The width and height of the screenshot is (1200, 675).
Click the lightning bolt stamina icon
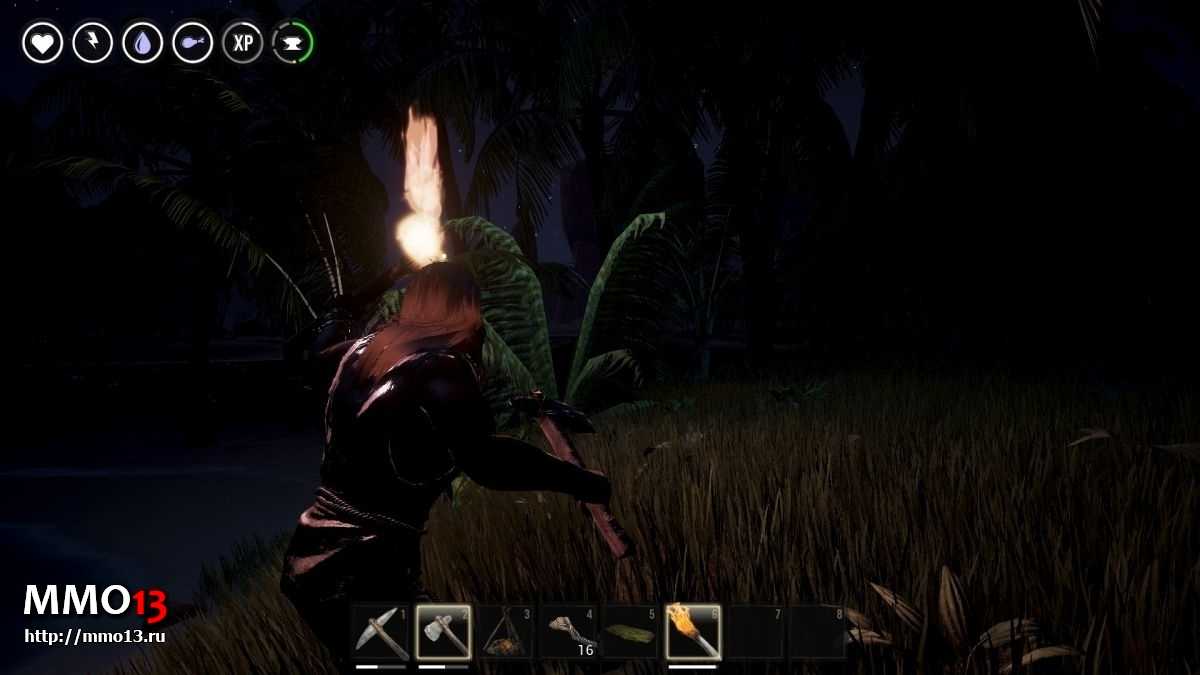click(x=93, y=43)
